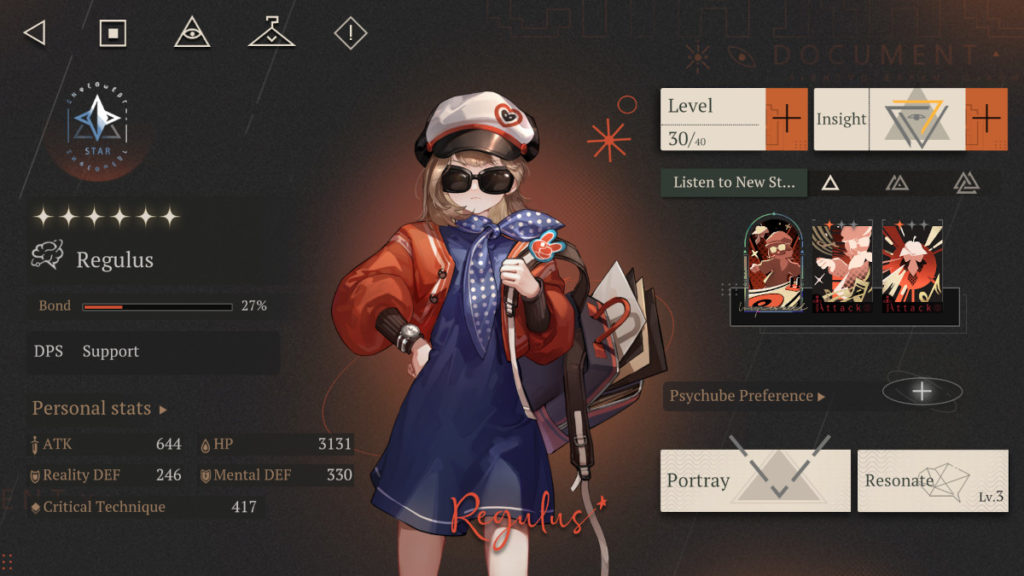Open the eye-in-triangle icon
The width and height of the screenshot is (1024, 576).
coord(192,33)
